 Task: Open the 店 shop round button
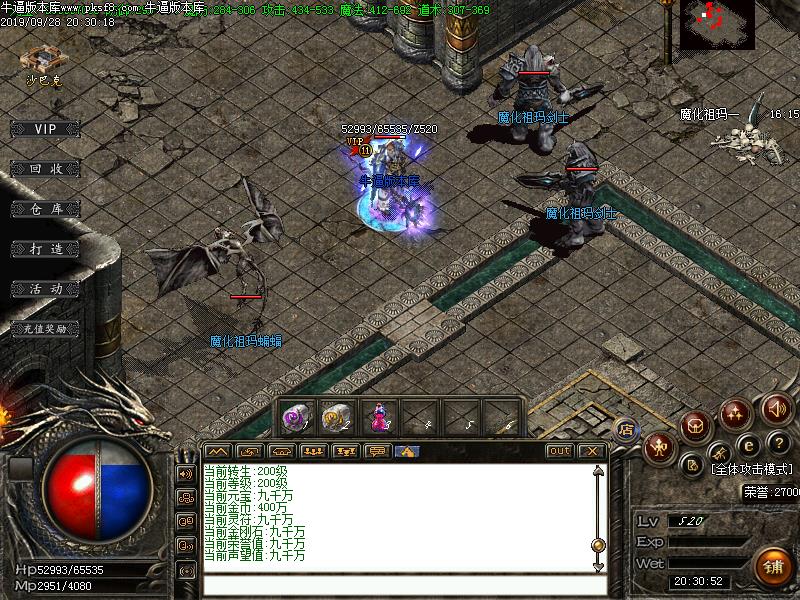(x=627, y=429)
